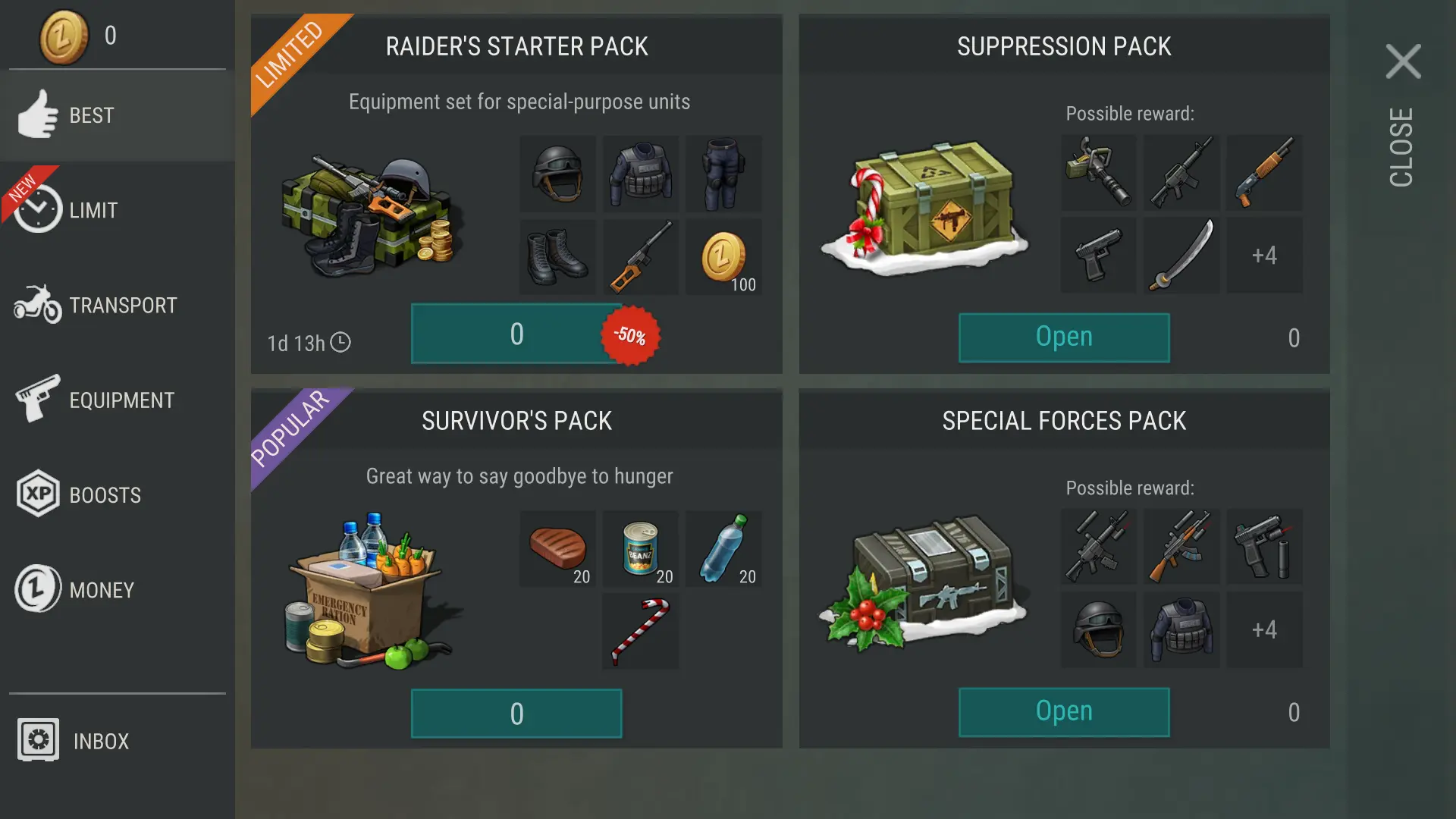The height and width of the screenshot is (819, 1456).
Task: Purchase the Survivor's Pack
Action: 516,713
